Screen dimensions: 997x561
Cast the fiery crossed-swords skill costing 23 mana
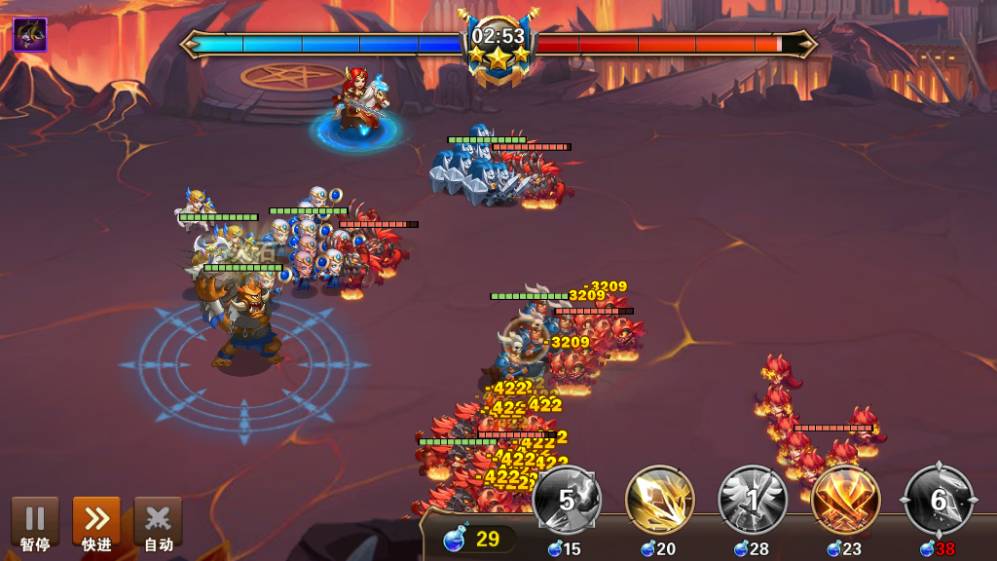845,499
